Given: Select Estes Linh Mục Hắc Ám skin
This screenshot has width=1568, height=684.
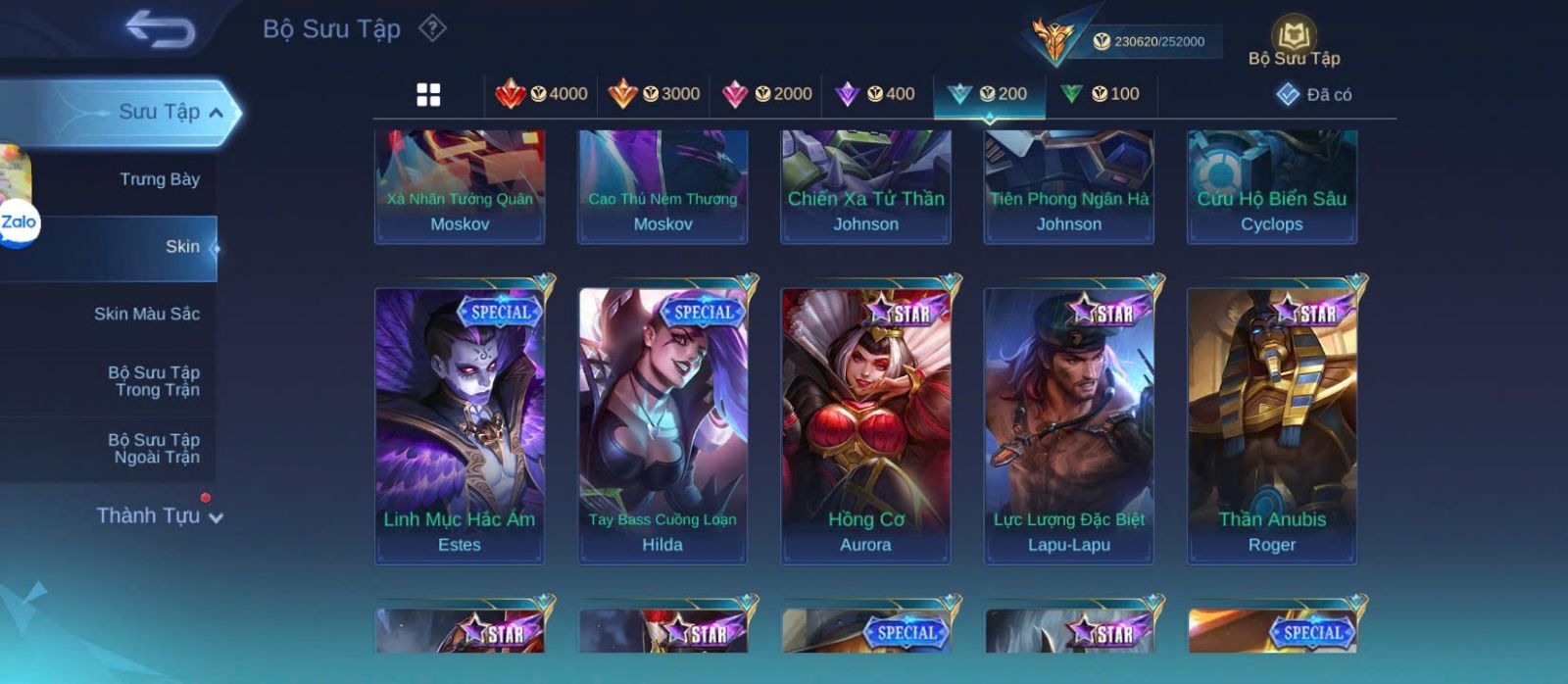Looking at the screenshot, I should (x=460, y=424).
